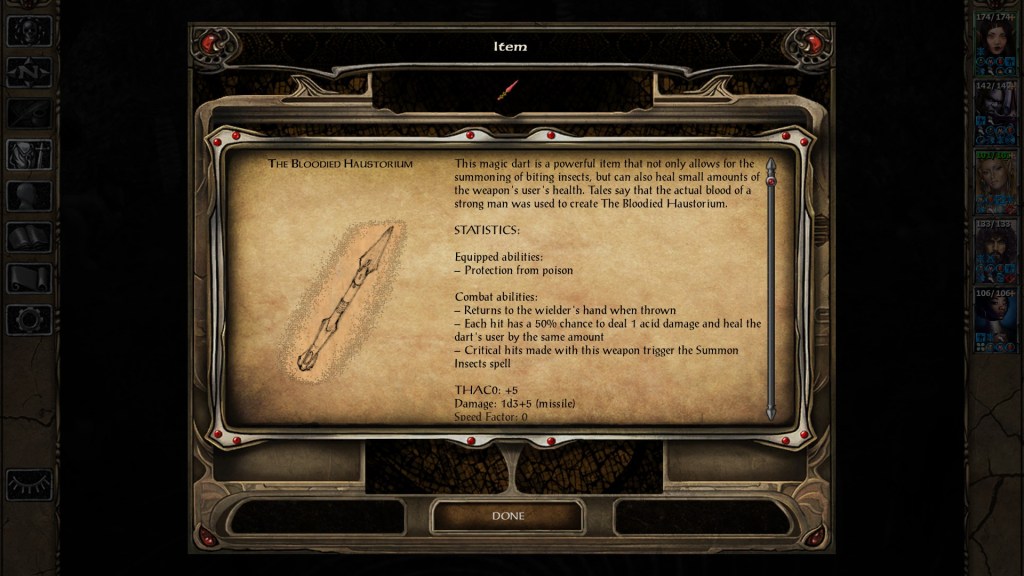
Task: Click the closed-eye icon in the sidebar
Action: (28, 484)
